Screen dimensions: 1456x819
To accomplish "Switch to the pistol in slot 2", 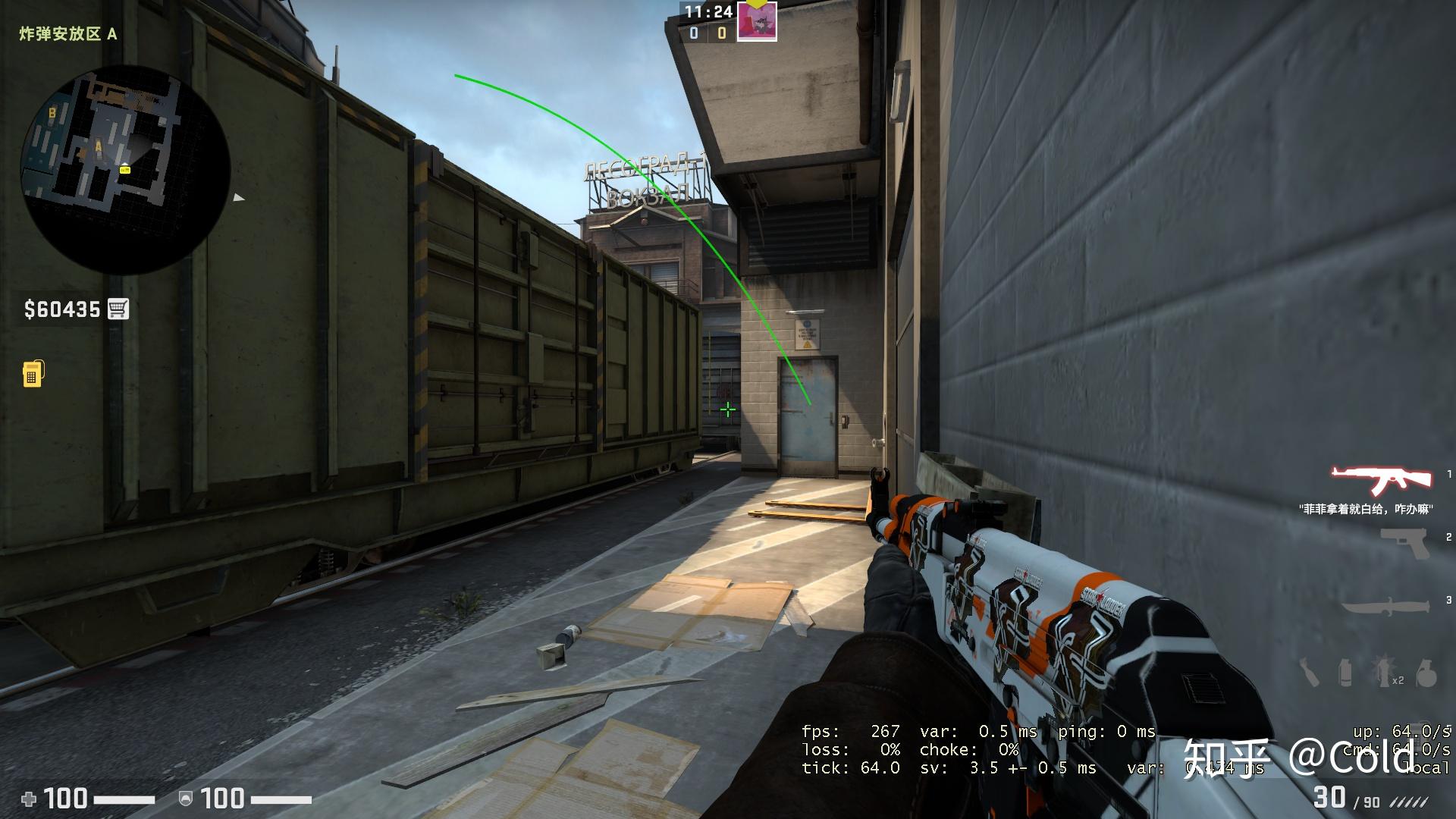I will [x=1404, y=544].
